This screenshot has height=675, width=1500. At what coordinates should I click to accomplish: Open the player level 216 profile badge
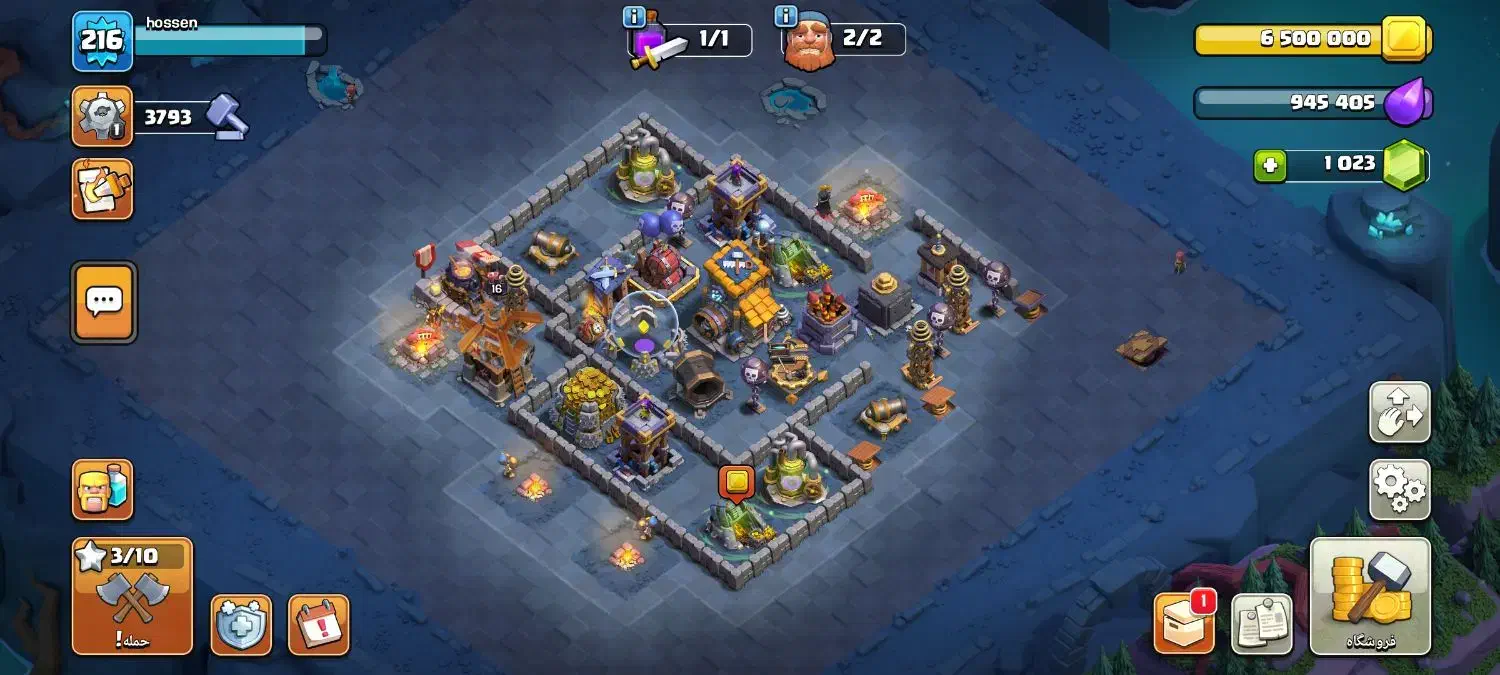pos(102,41)
